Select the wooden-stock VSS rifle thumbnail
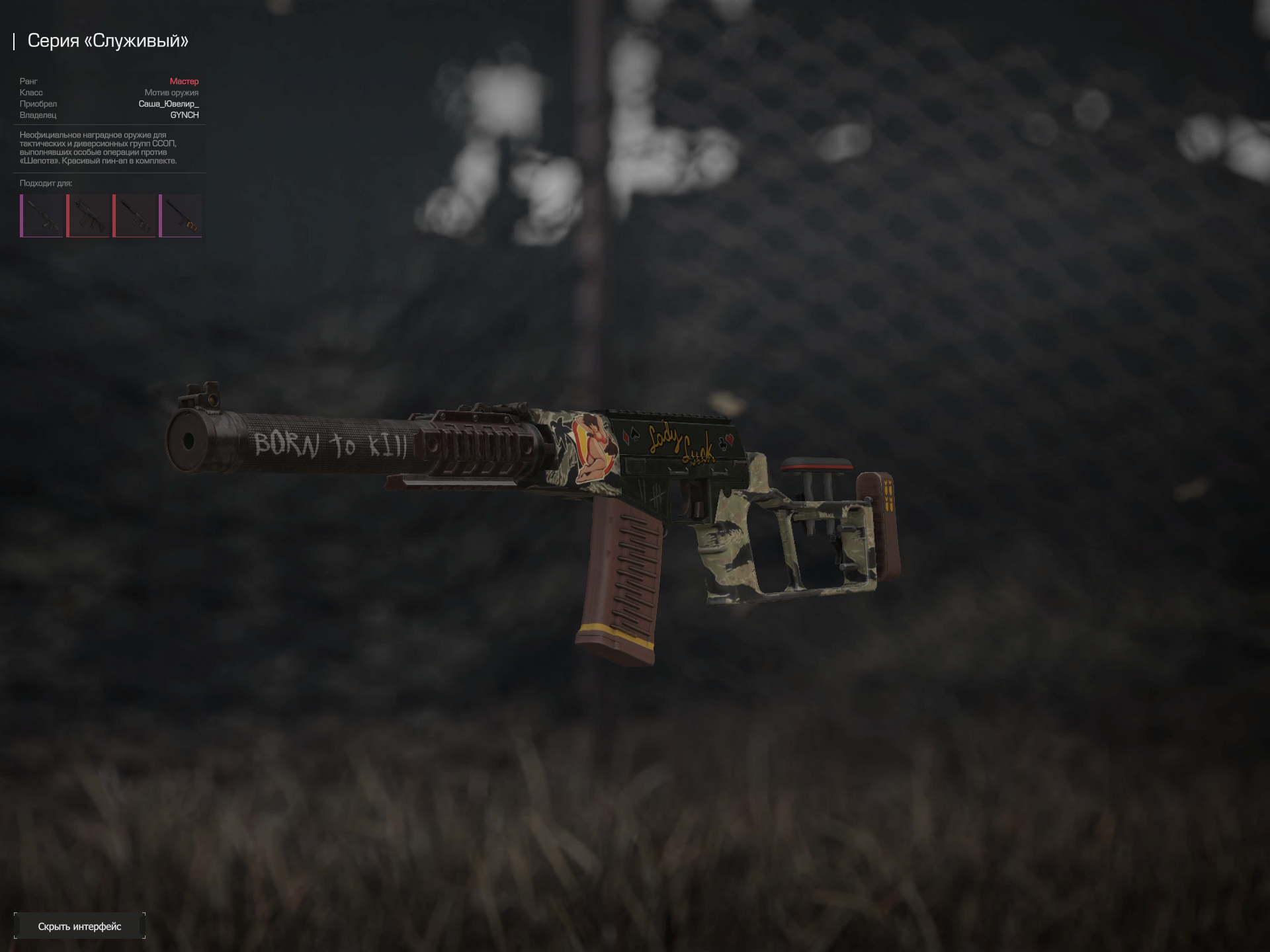1270x952 pixels. [x=181, y=216]
